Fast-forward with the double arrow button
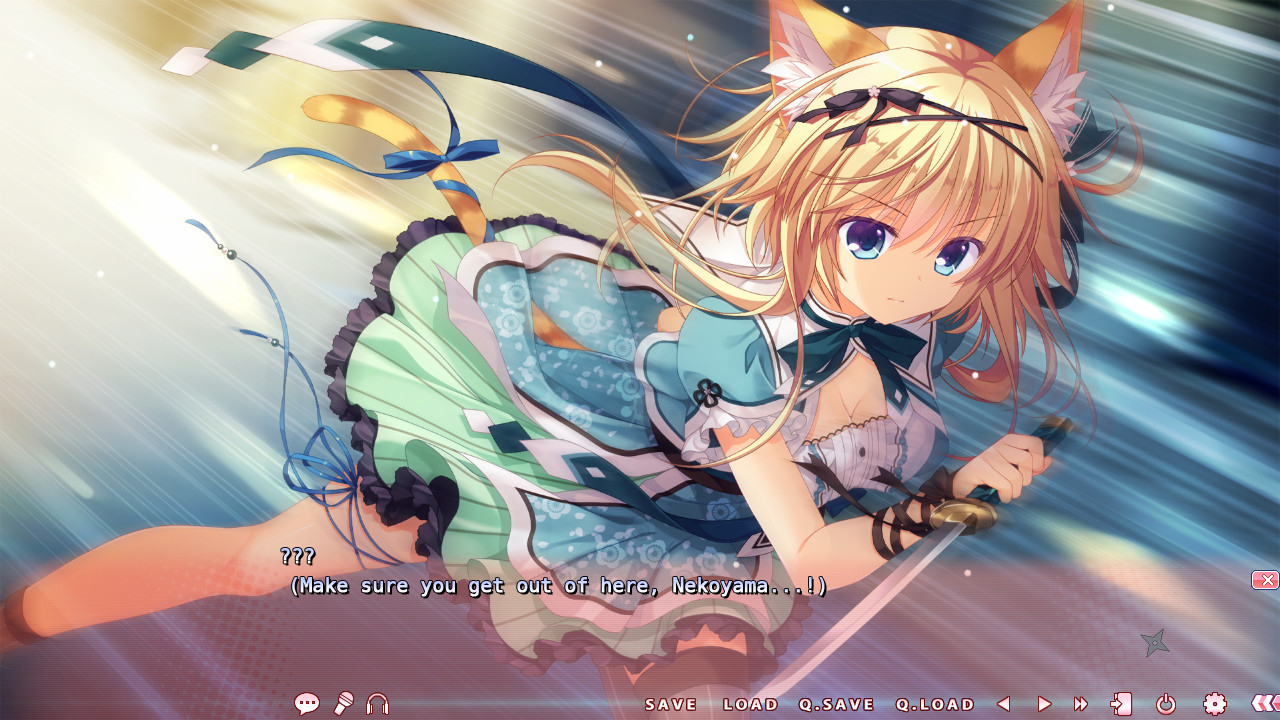 click(x=1081, y=704)
